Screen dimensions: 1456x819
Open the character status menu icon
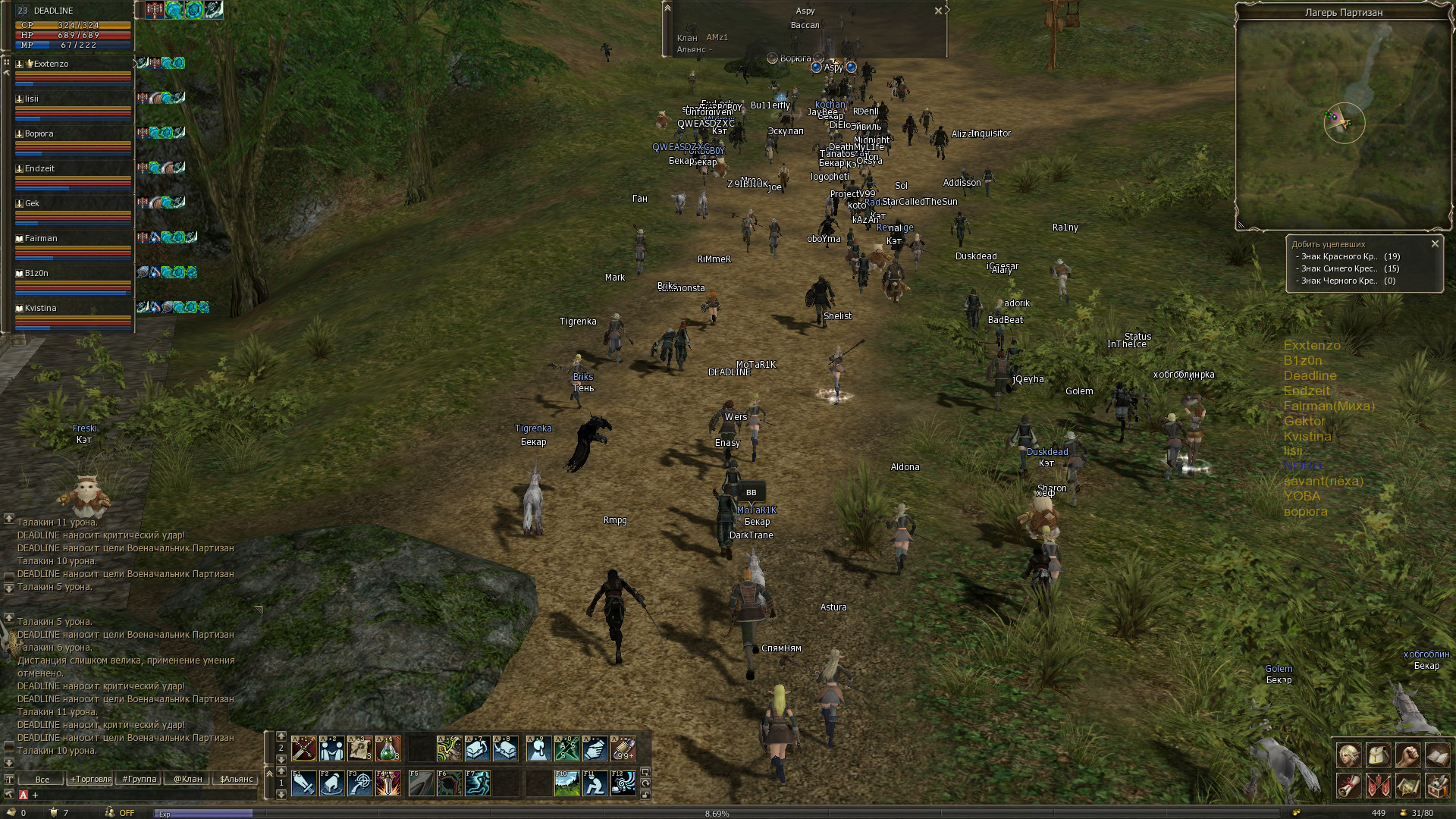(1348, 756)
